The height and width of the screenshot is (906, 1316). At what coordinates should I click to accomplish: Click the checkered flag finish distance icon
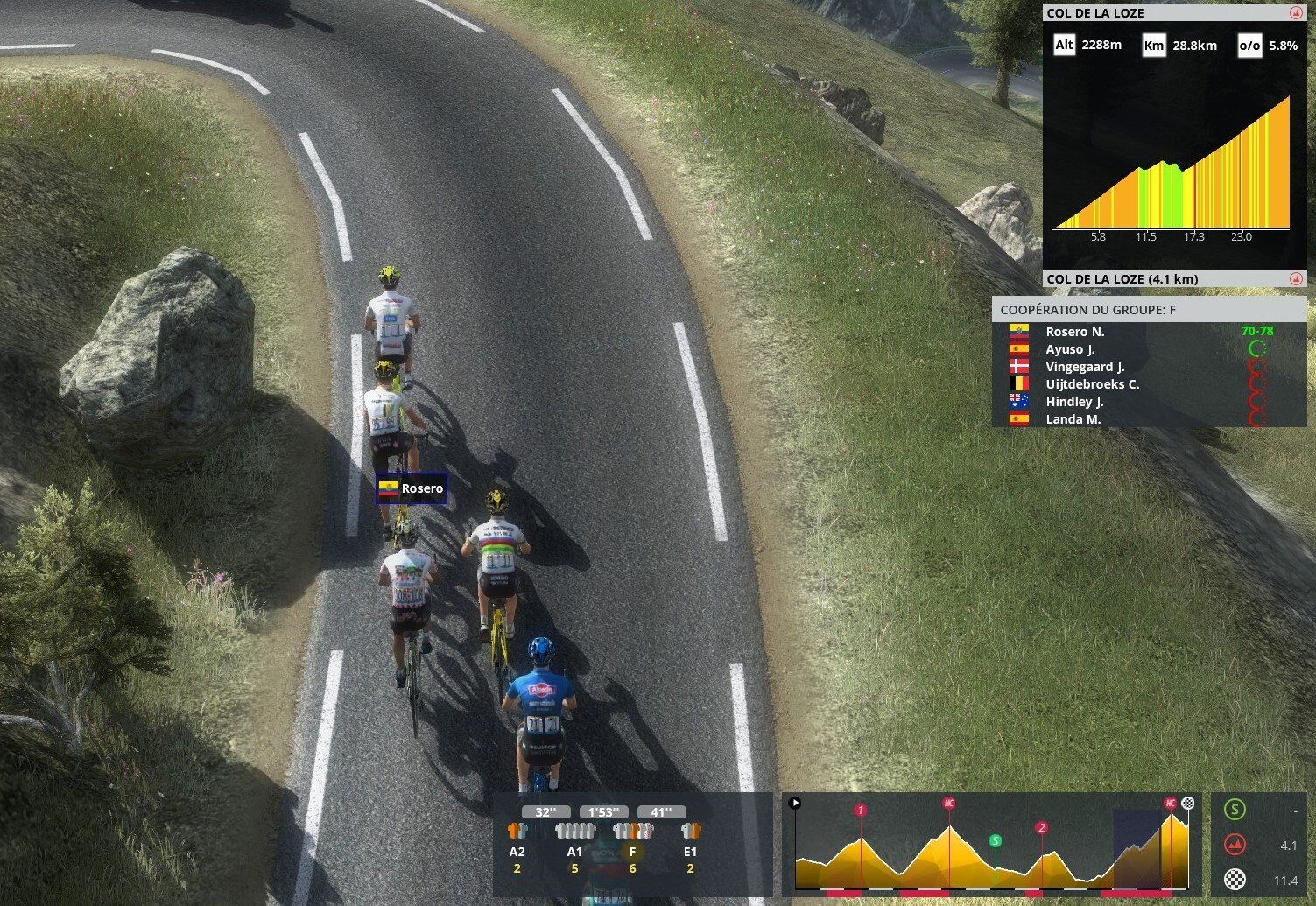(x=1235, y=880)
